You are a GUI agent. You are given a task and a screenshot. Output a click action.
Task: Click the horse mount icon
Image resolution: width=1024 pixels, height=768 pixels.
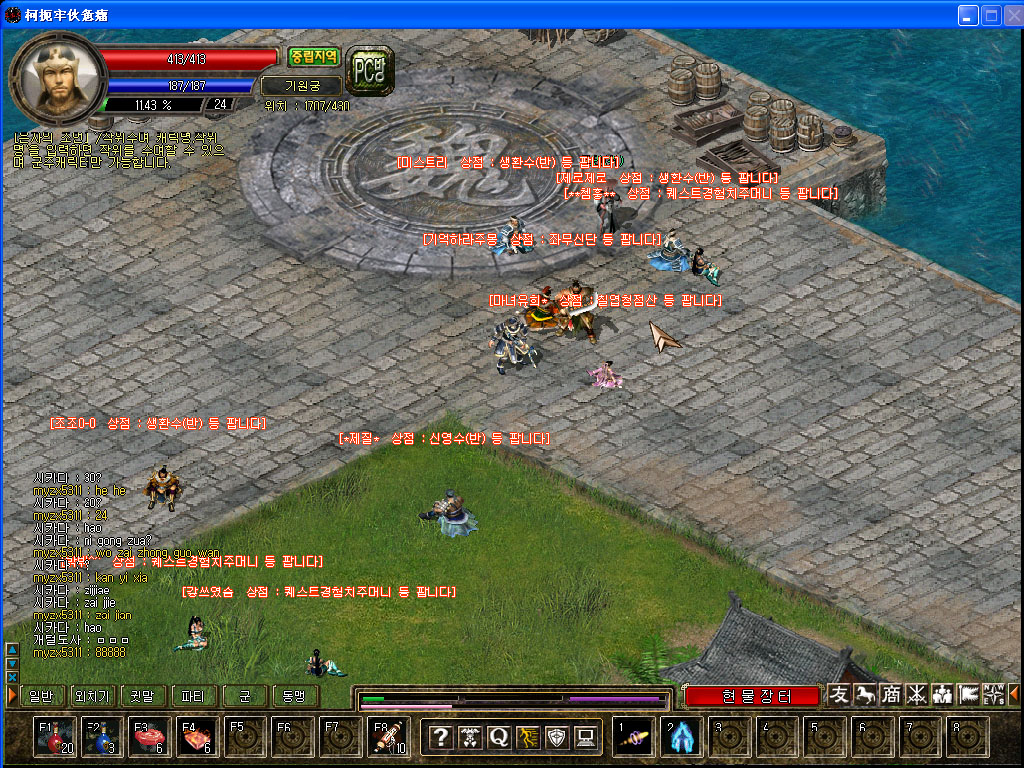coord(865,694)
